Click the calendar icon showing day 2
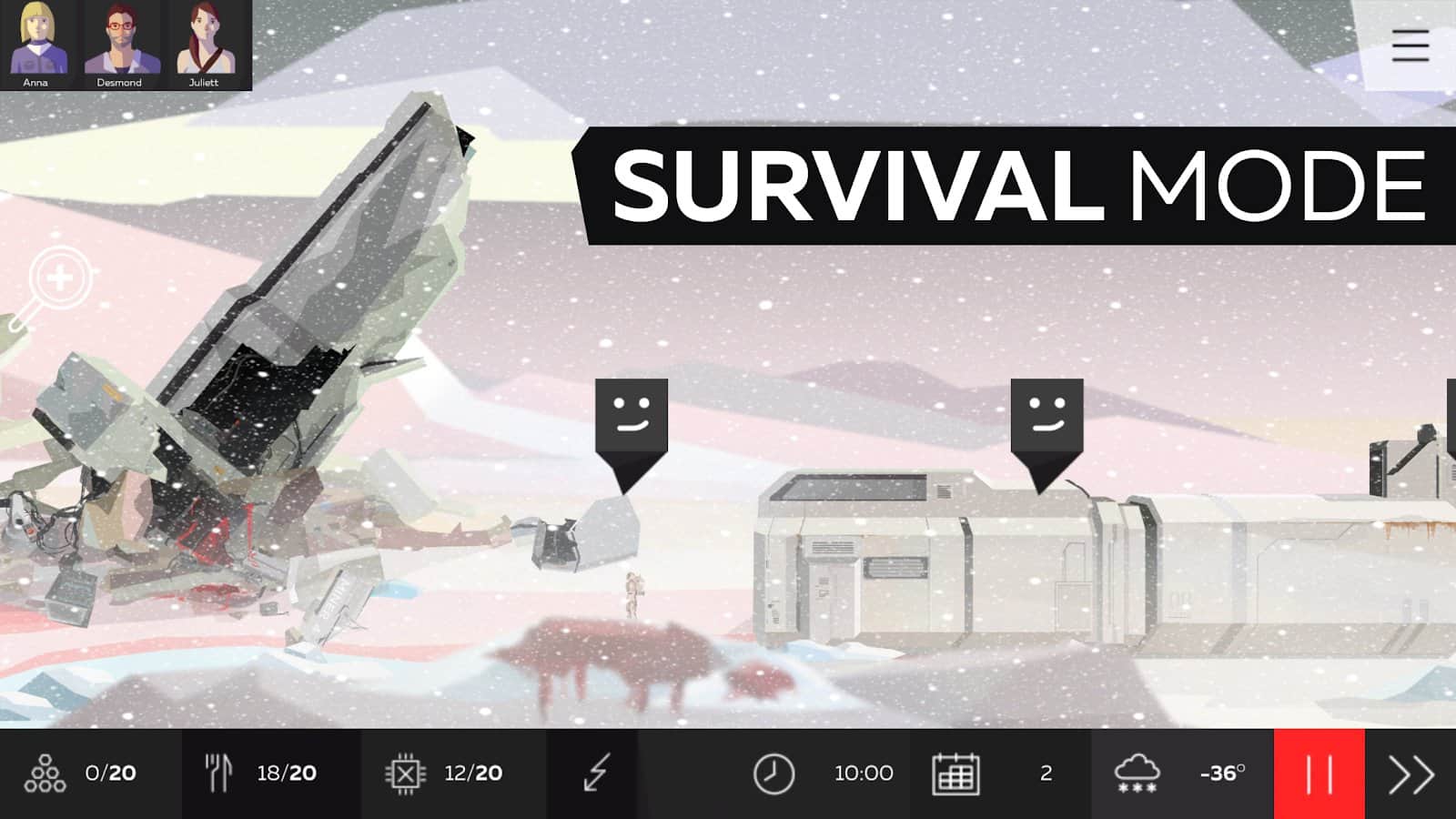Screen dimensions: 1456x819 (955, 773)
